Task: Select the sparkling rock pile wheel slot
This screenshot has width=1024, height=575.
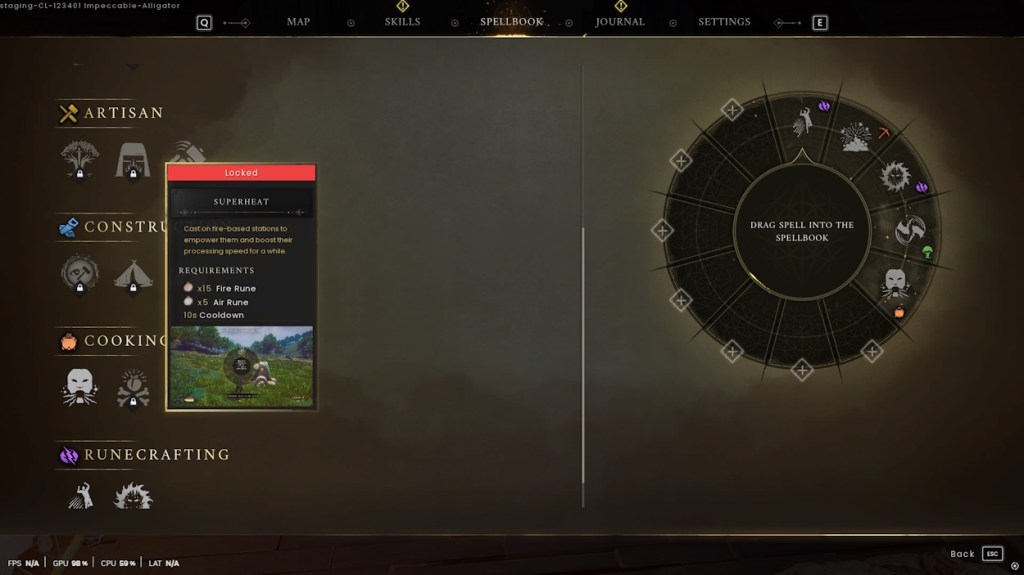Action: click(x=857, y=138)
